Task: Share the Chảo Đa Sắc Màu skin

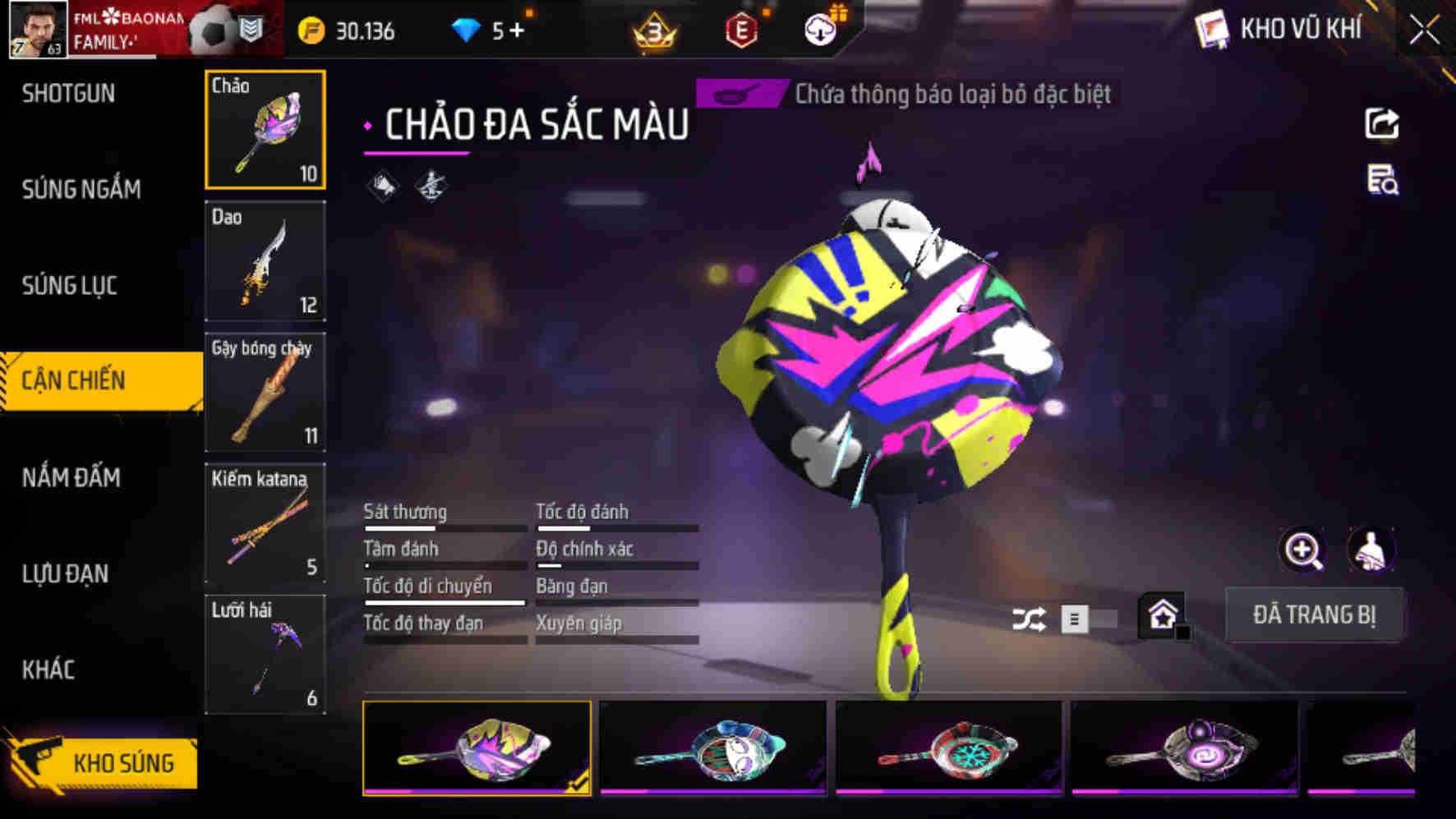Action: coord(1383,123)
